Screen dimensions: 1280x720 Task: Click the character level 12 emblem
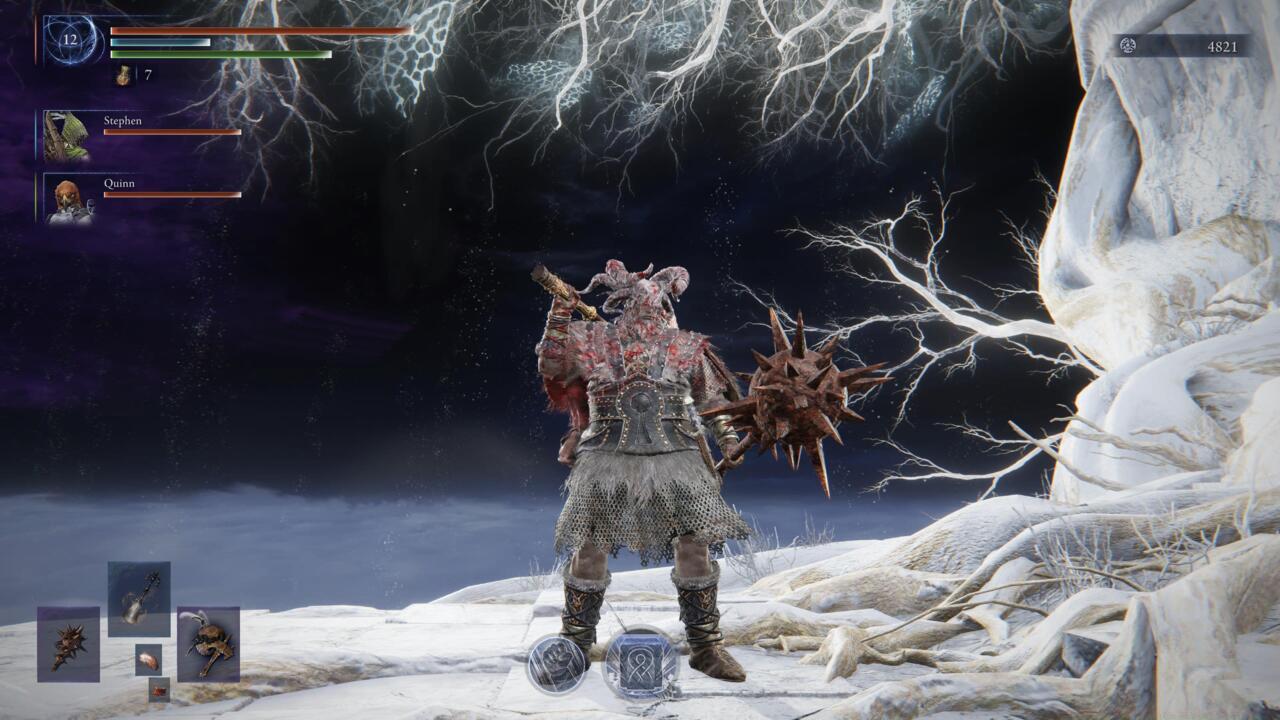tap(68, 40)
